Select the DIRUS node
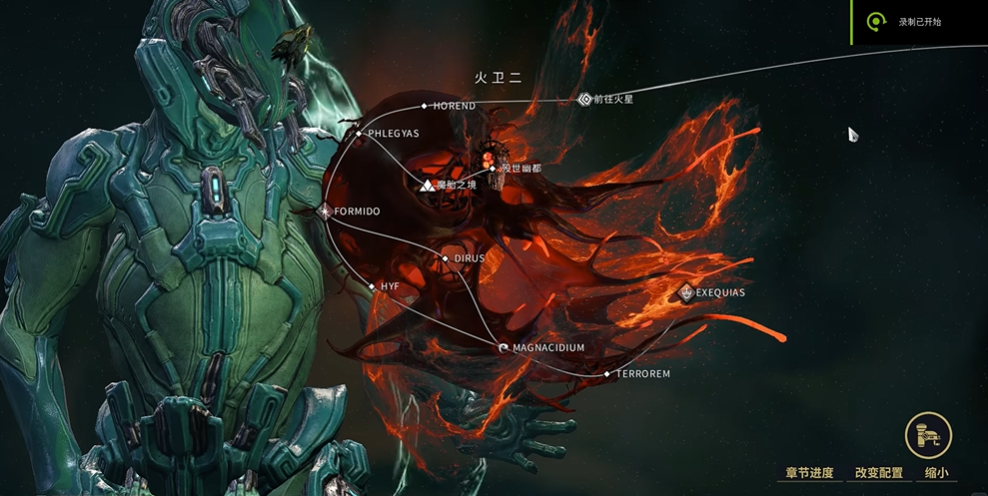988x496 pixels. click(446, 258)
